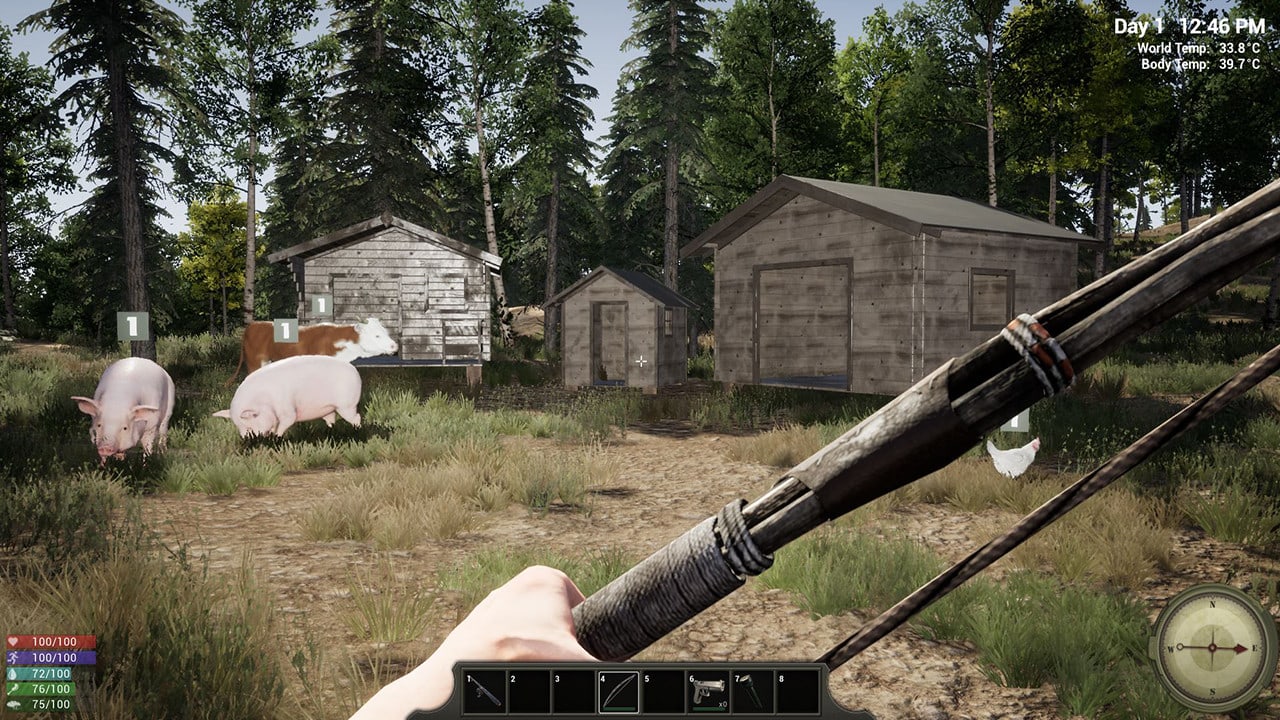Image resolution: width=1280 pixels, height=720 pixels.
Task: Click the compass dial
Action: [1213, 647]
